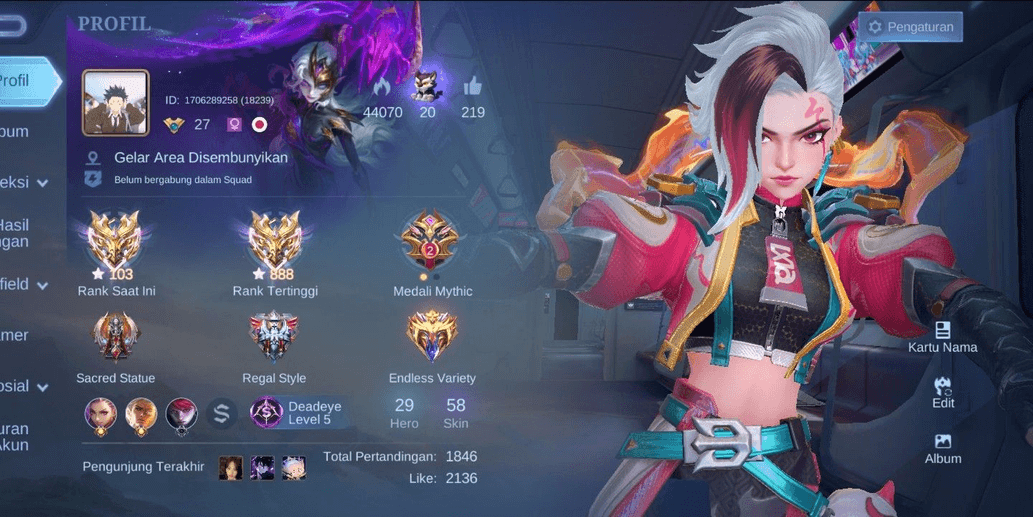Inspect the Endless Variety emblem
This screenshot has height=517, width=1033.
pyautogui.click(x=432, y=337)
